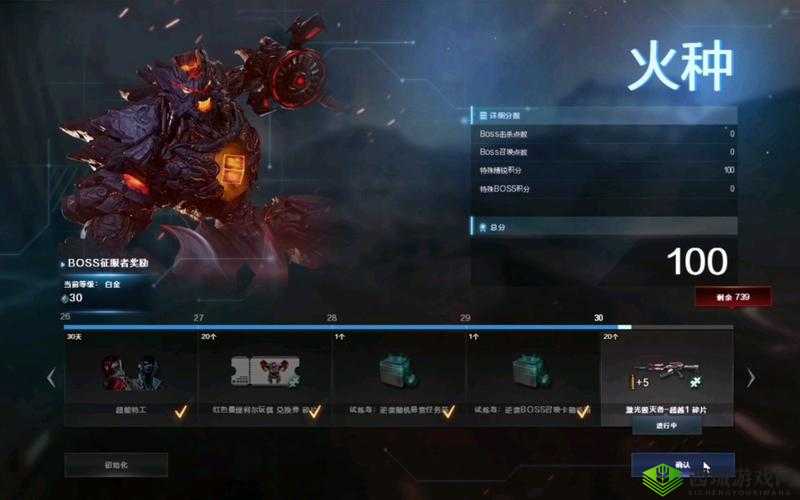Viewport: 800px width, 500px height.
Task: Click the 初始化 reset button
Action: click(x=116, y=464)
